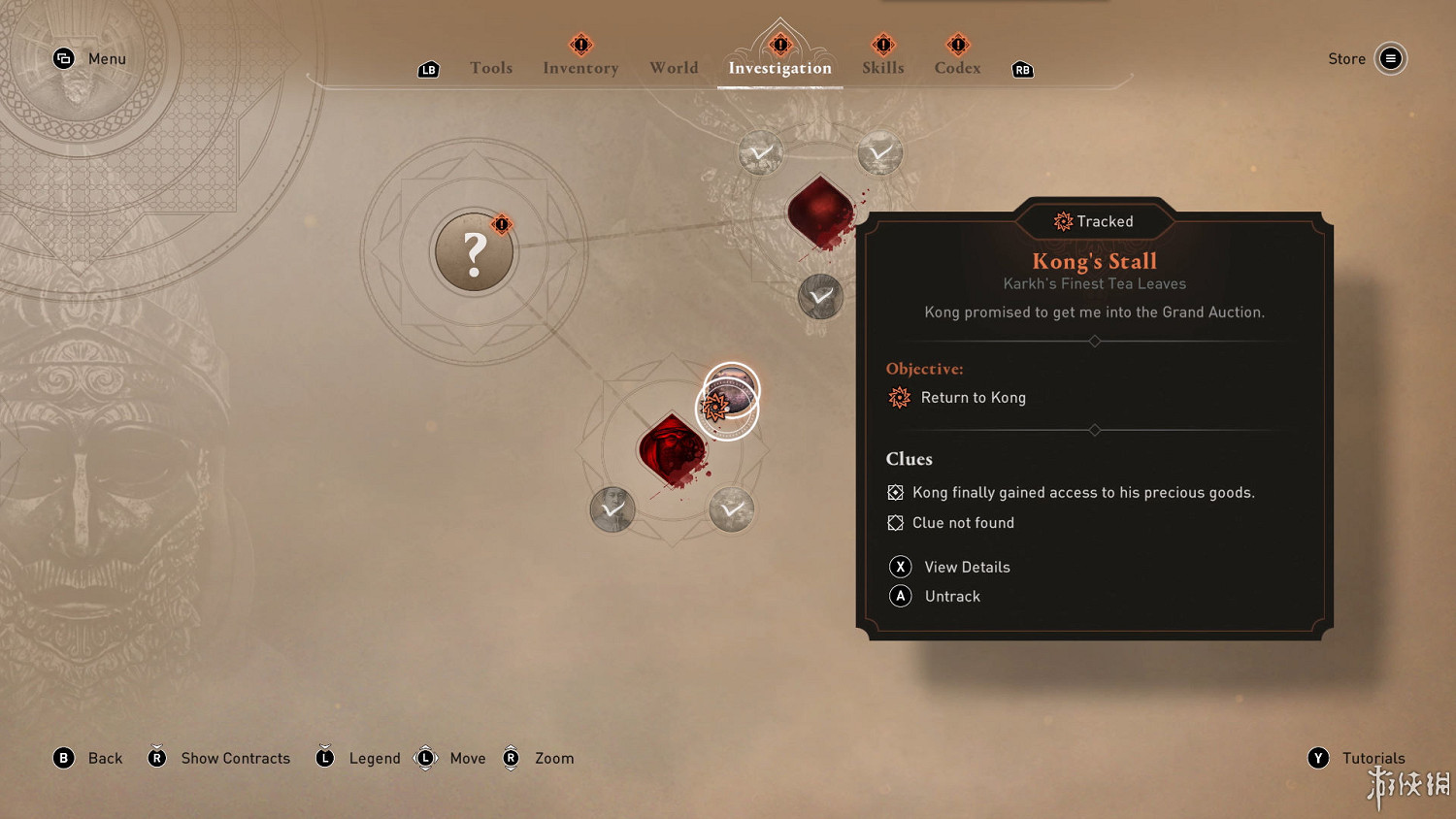Screen dimensions: 1456x819
Task: Go to the World tab
Action: pyautogui.click(x=674, y=68)
